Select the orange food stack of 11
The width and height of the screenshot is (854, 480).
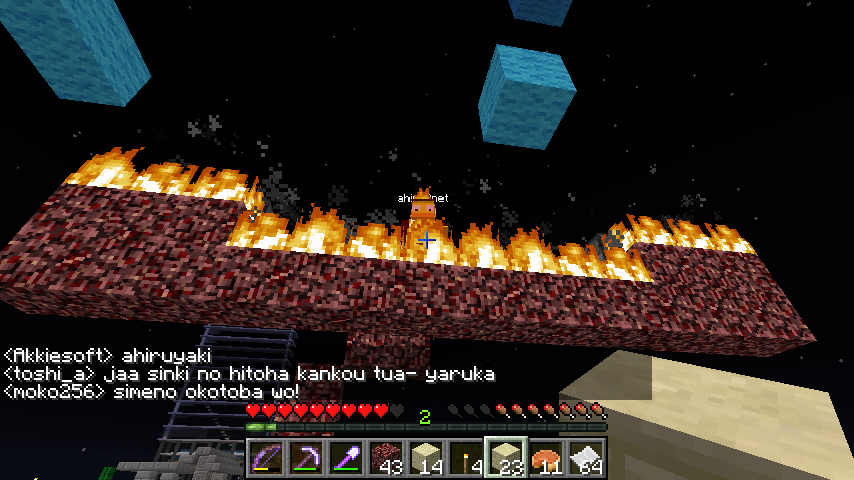click(546, 458)
